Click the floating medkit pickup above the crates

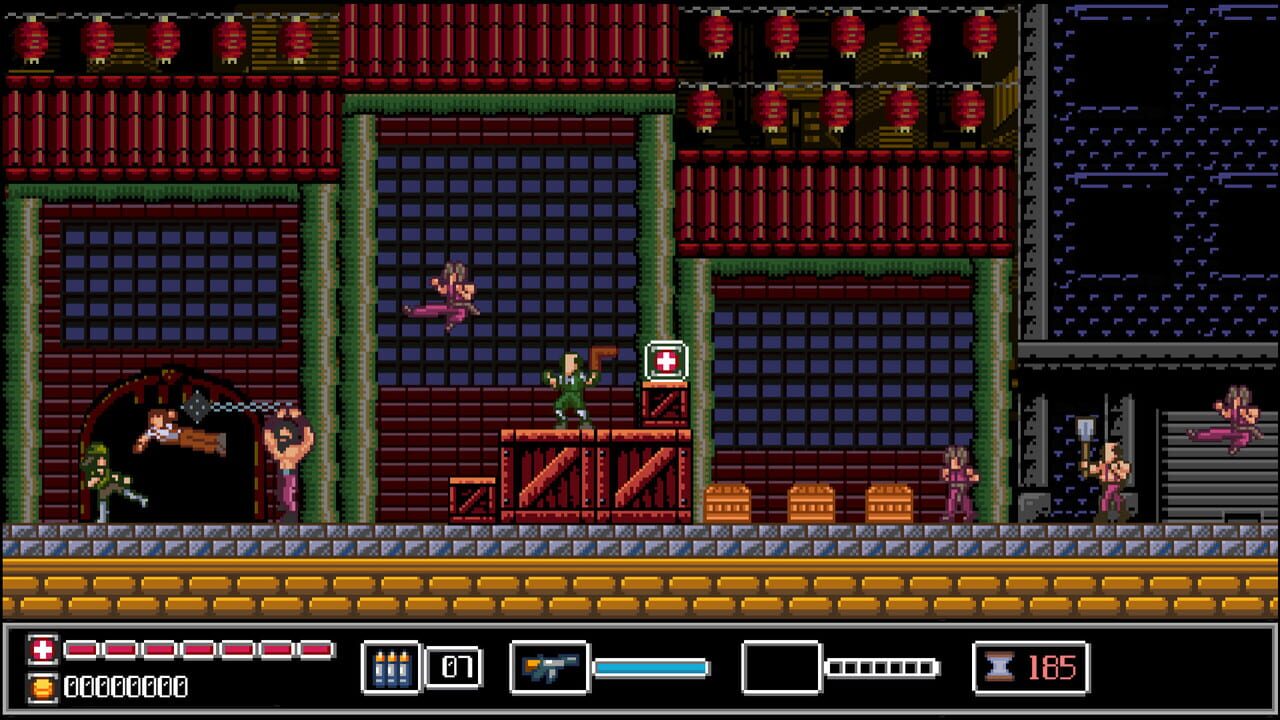[x=668, y=360]
